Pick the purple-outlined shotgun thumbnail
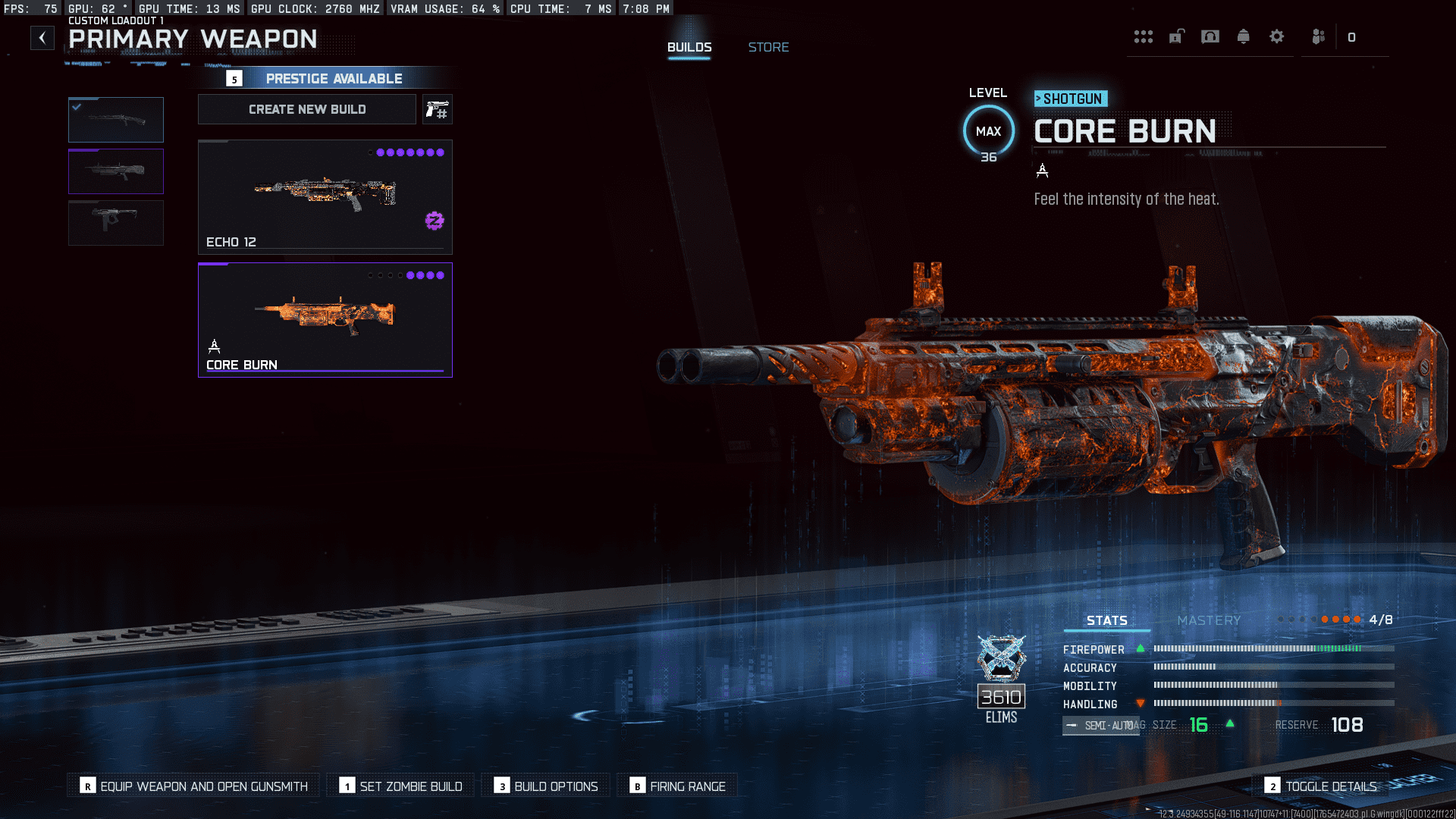This screenshot has height=819, width=1456. (116, 171)
